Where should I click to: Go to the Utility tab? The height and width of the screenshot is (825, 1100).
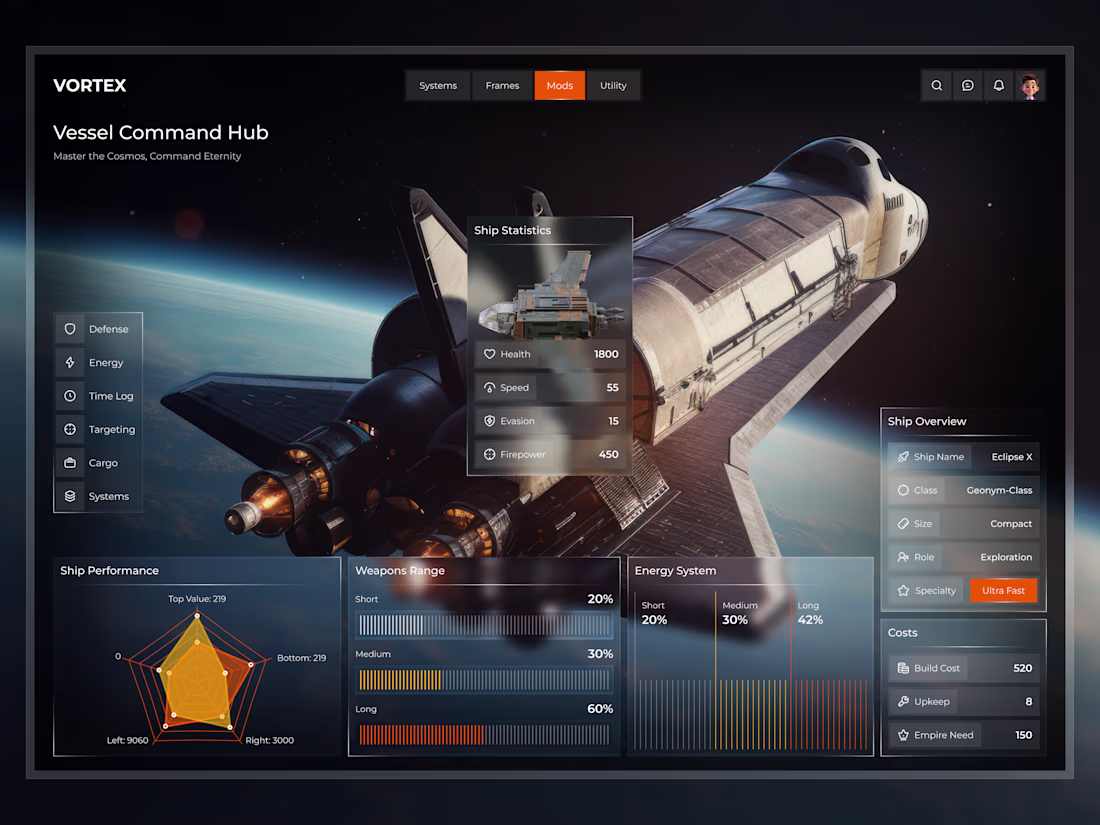point(613,86)
